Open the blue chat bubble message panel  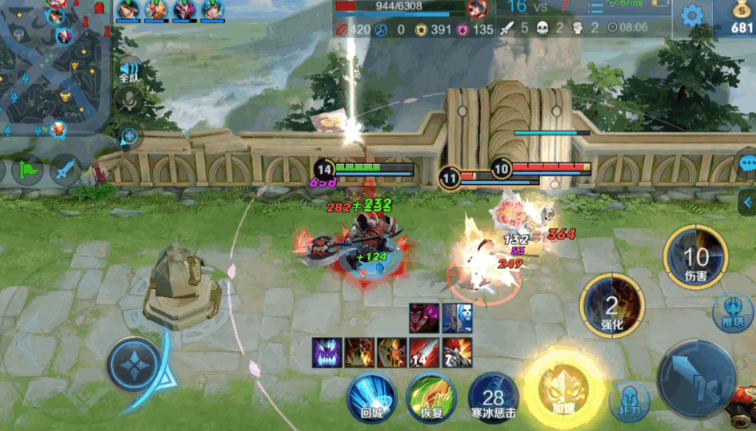pyautogui.click(x=746, y=162)
